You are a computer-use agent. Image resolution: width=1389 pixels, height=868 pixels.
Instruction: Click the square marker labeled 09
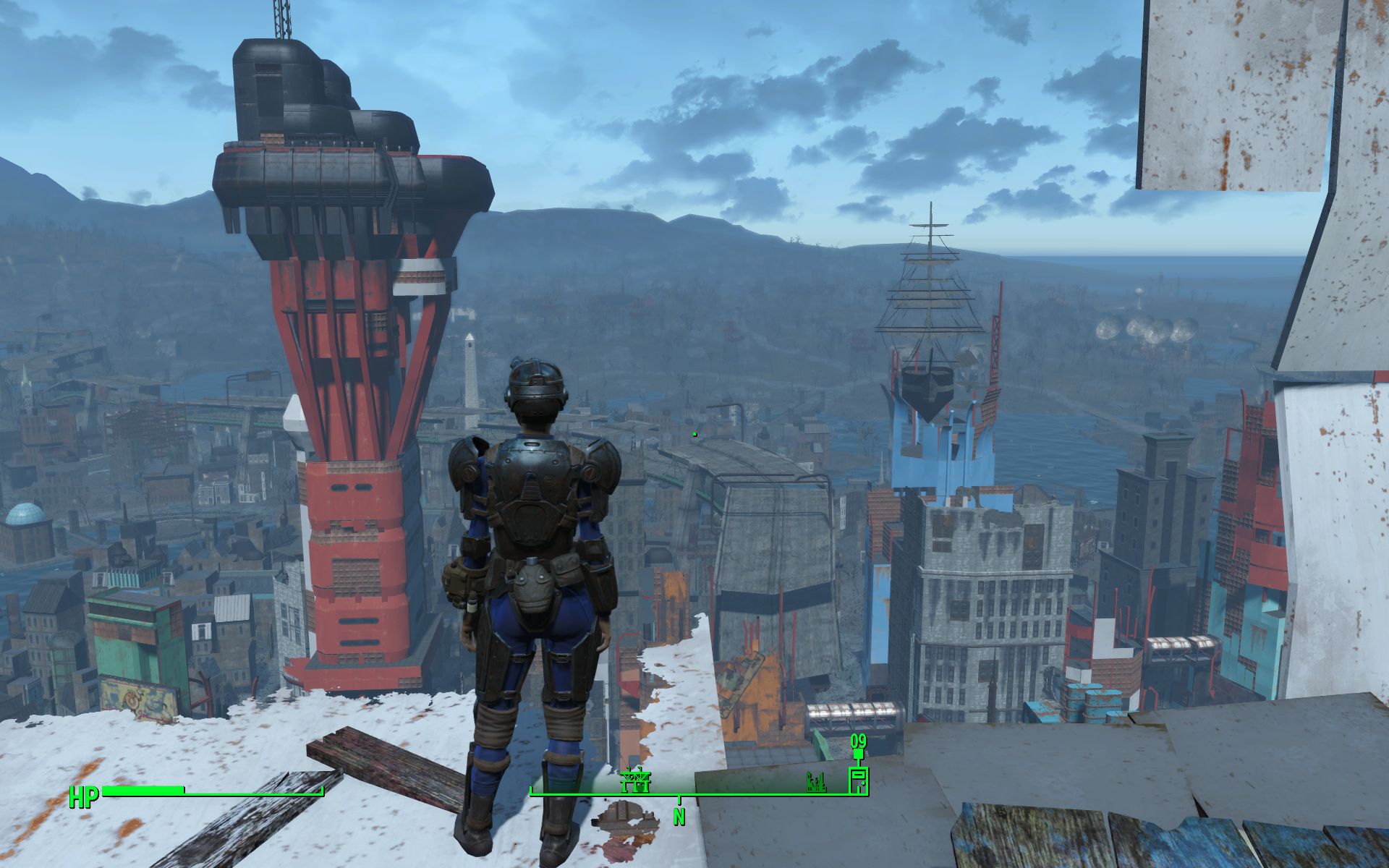point(858,754)
